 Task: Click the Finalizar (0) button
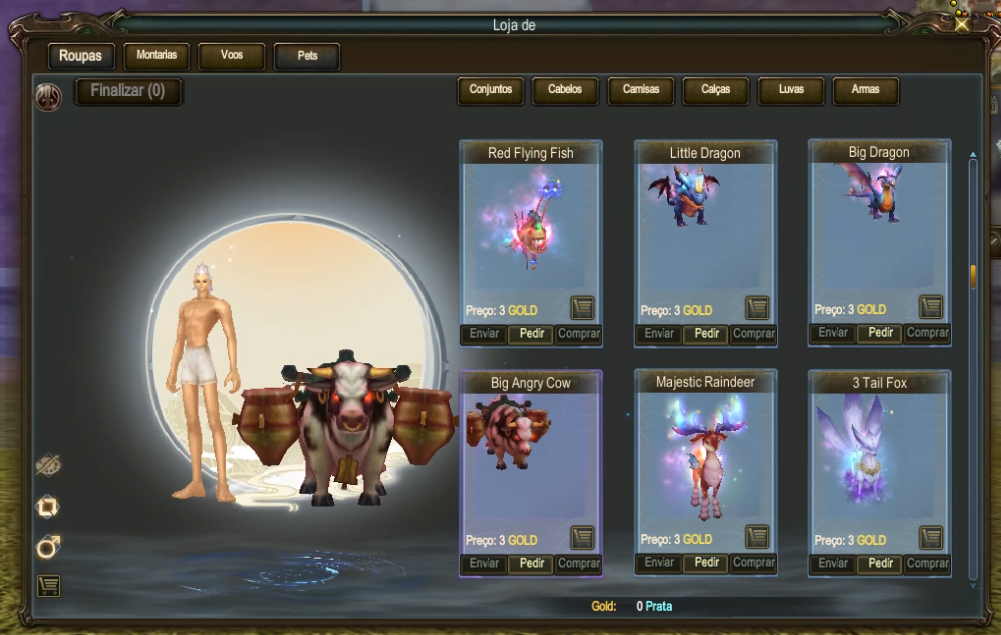coord(128,91)
